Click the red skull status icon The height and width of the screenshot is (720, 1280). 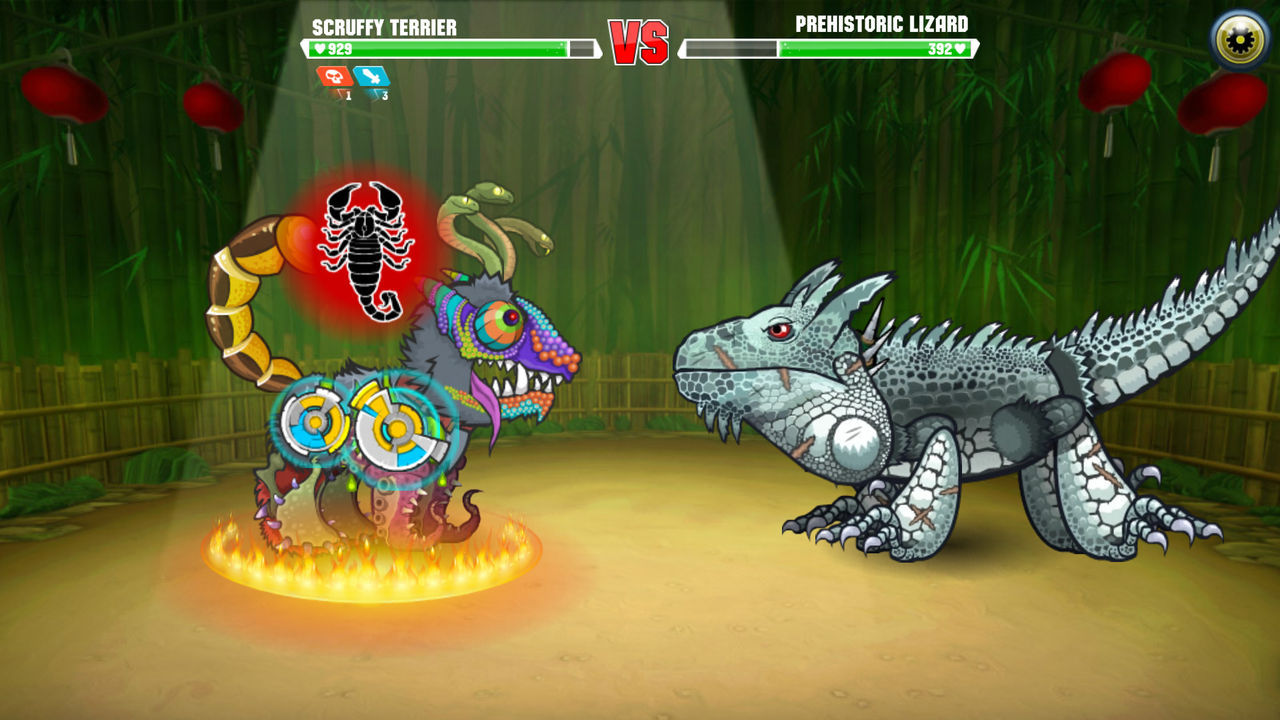[x=333, y=78]
